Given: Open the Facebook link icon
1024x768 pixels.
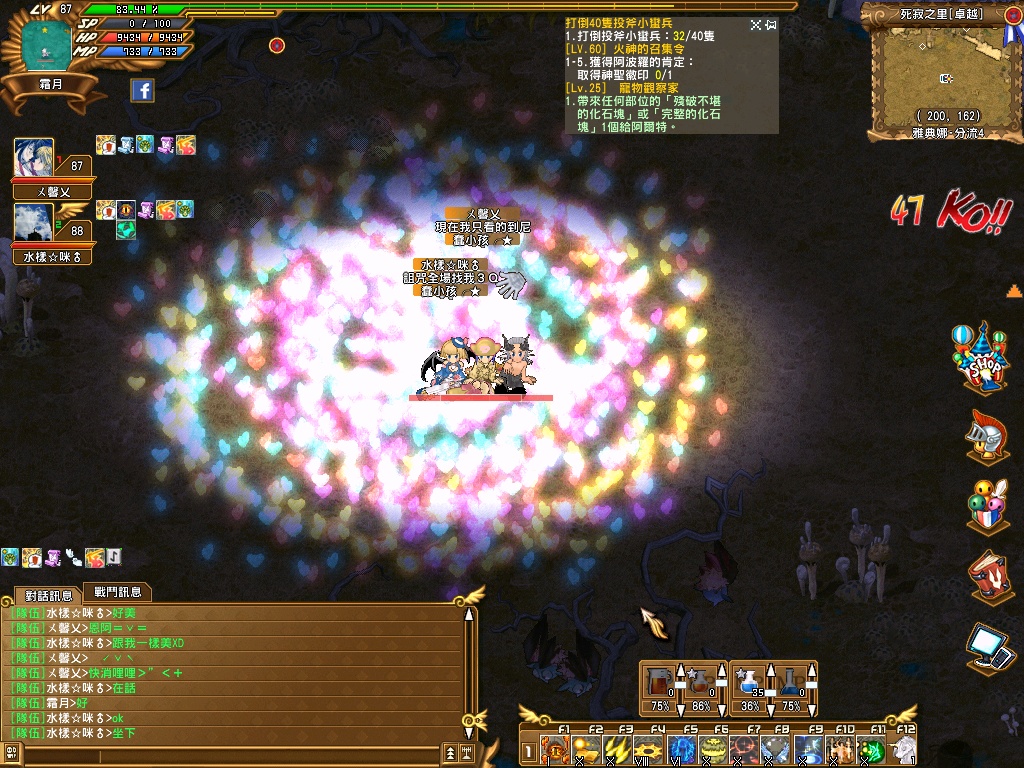Looking at the screenshot, I should point(143,91).
